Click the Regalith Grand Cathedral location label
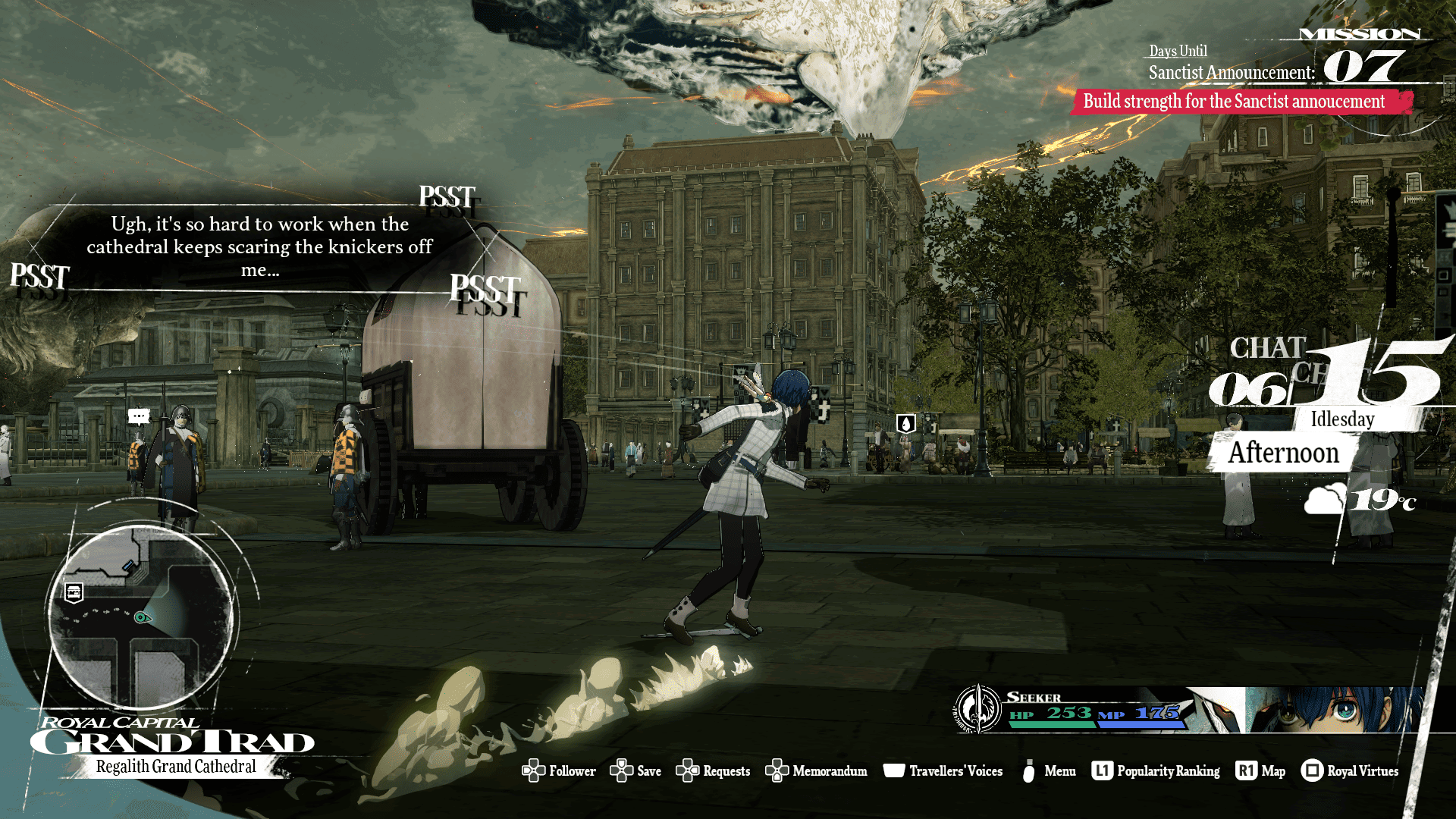The image size is (1456, 819). point(176,767)
